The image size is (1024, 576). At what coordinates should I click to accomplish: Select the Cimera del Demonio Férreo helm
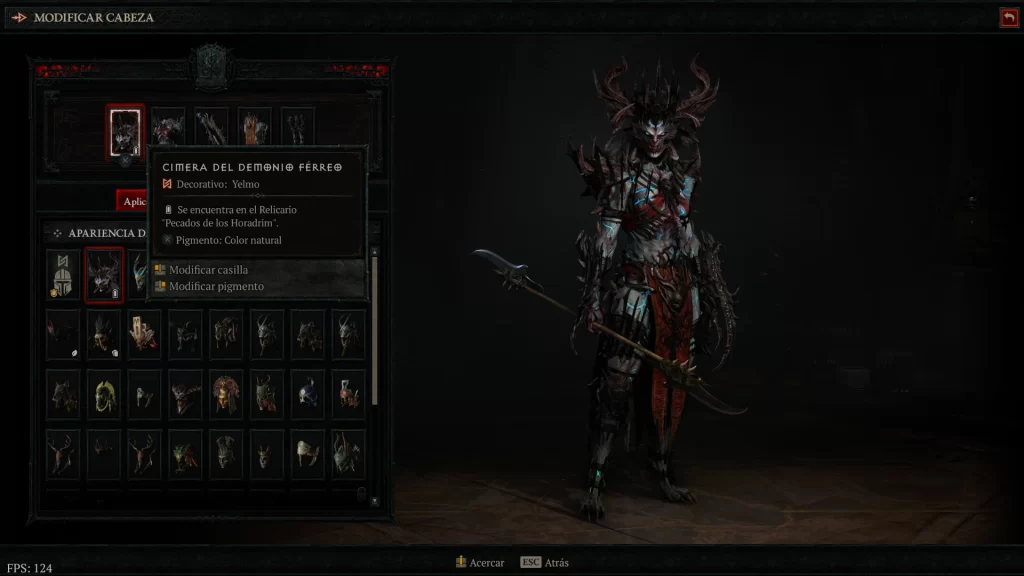(x=104, y=274)
